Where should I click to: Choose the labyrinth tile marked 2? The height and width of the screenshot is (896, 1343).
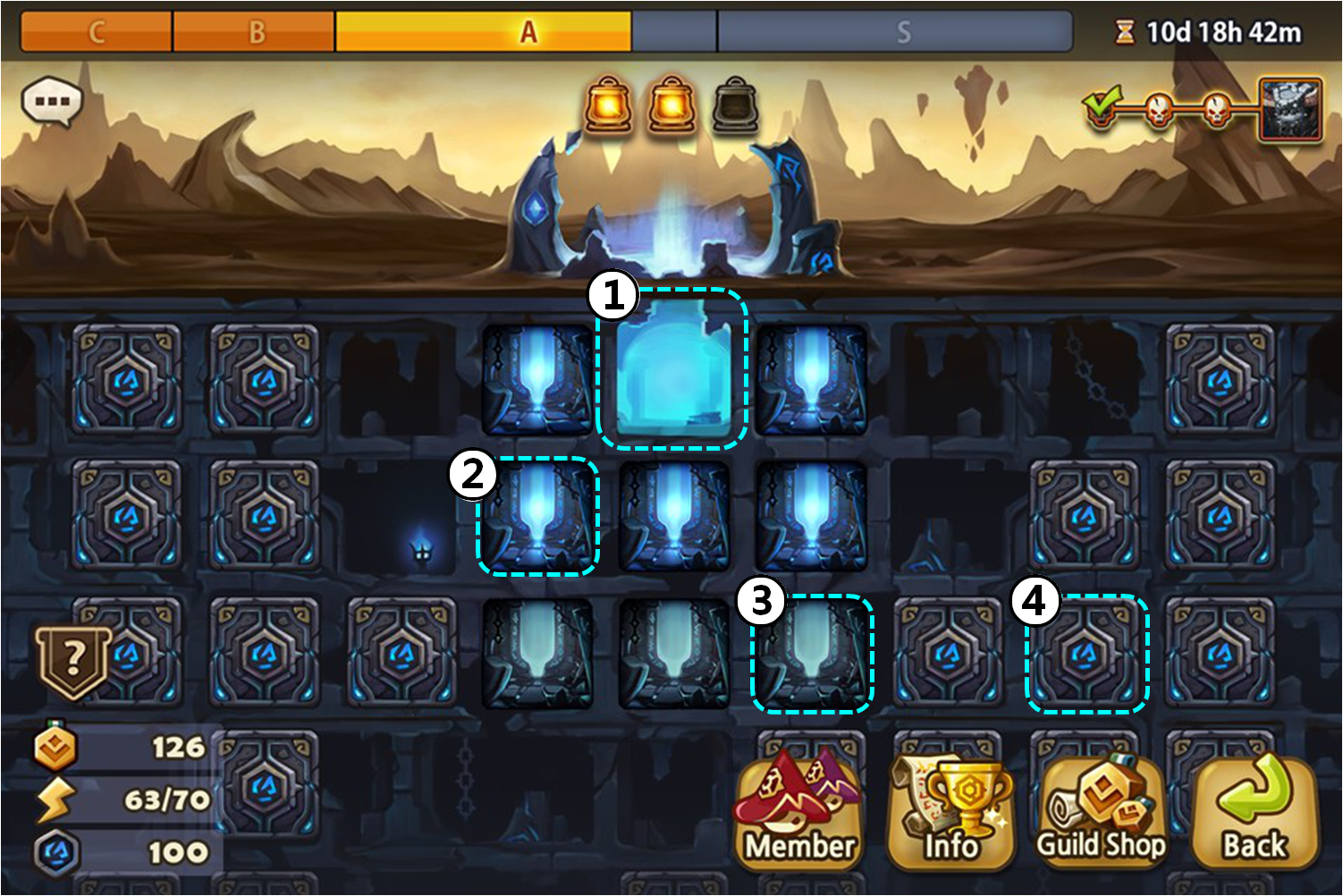point(537,517)
